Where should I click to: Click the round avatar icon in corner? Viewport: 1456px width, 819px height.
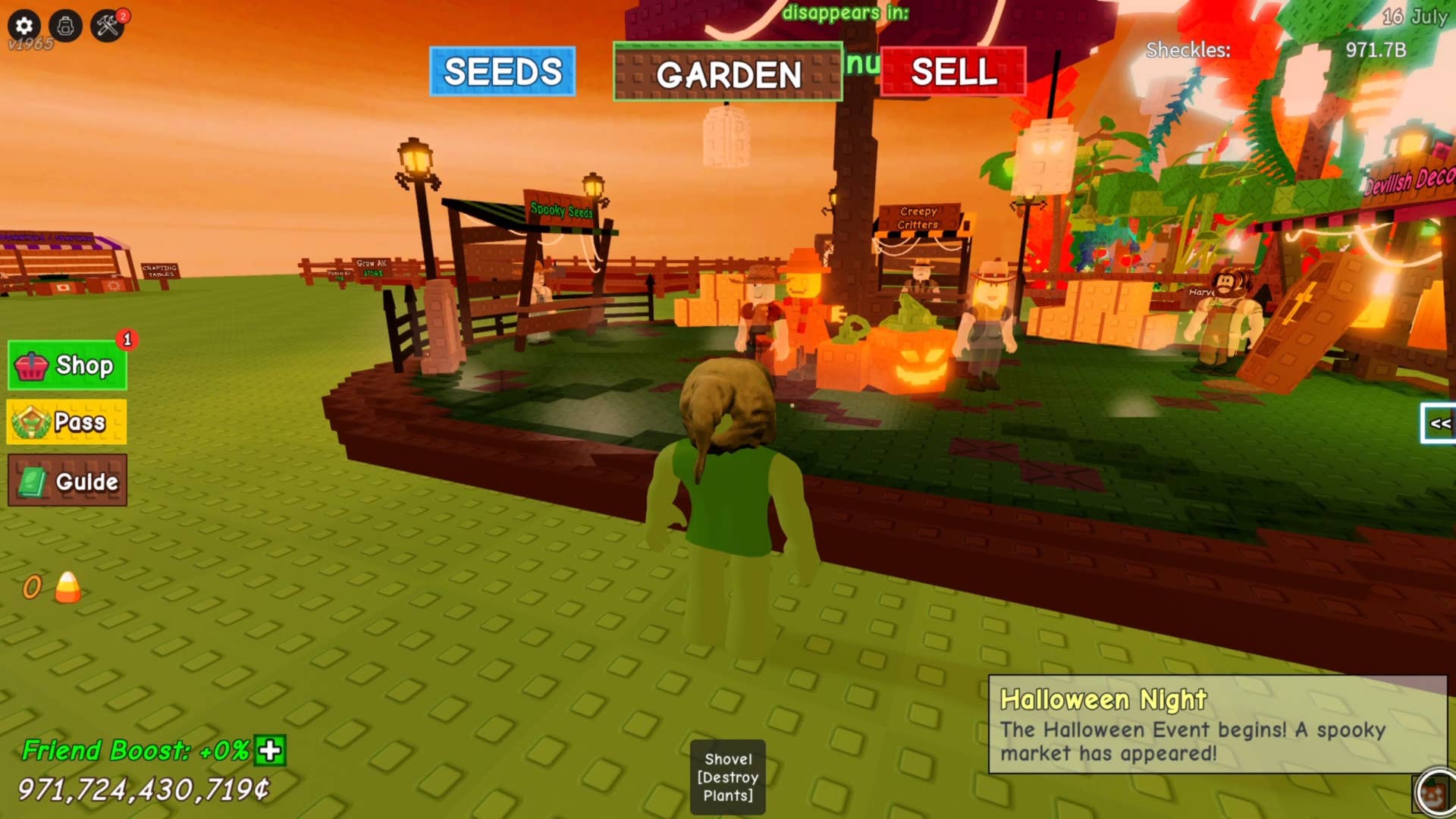(x=1433, y=793)
